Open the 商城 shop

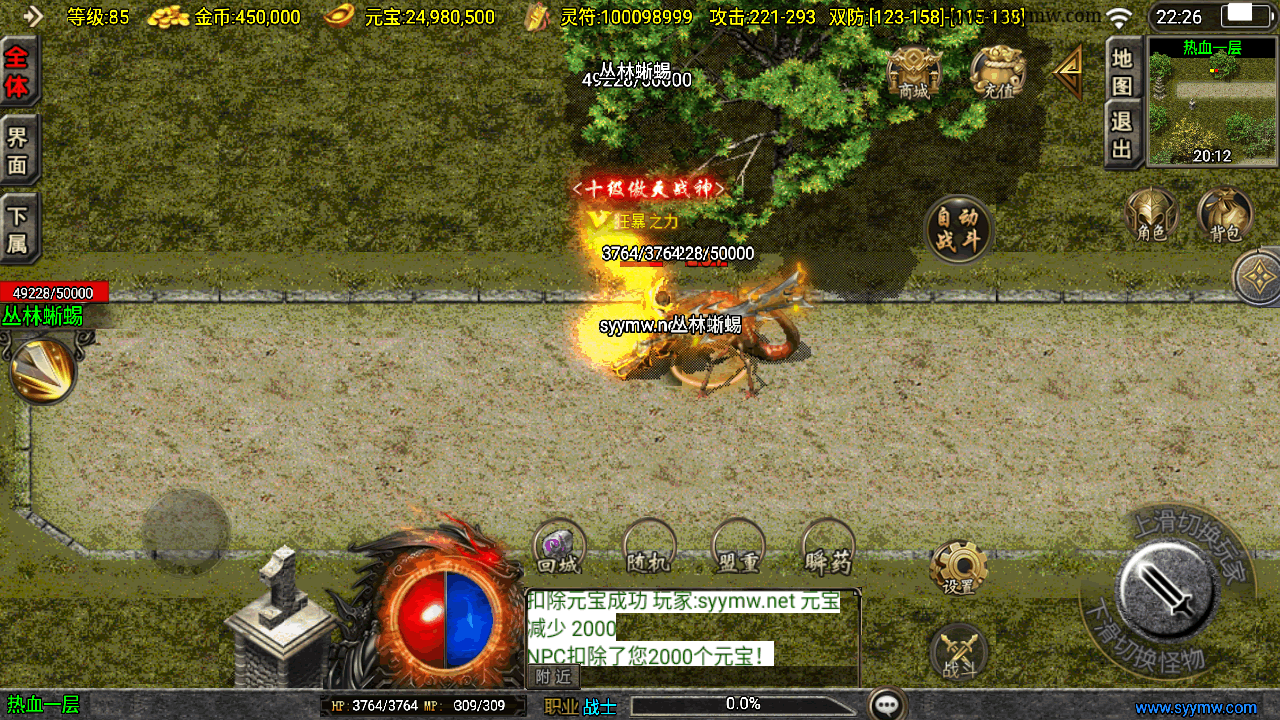[x=913, y=72]
